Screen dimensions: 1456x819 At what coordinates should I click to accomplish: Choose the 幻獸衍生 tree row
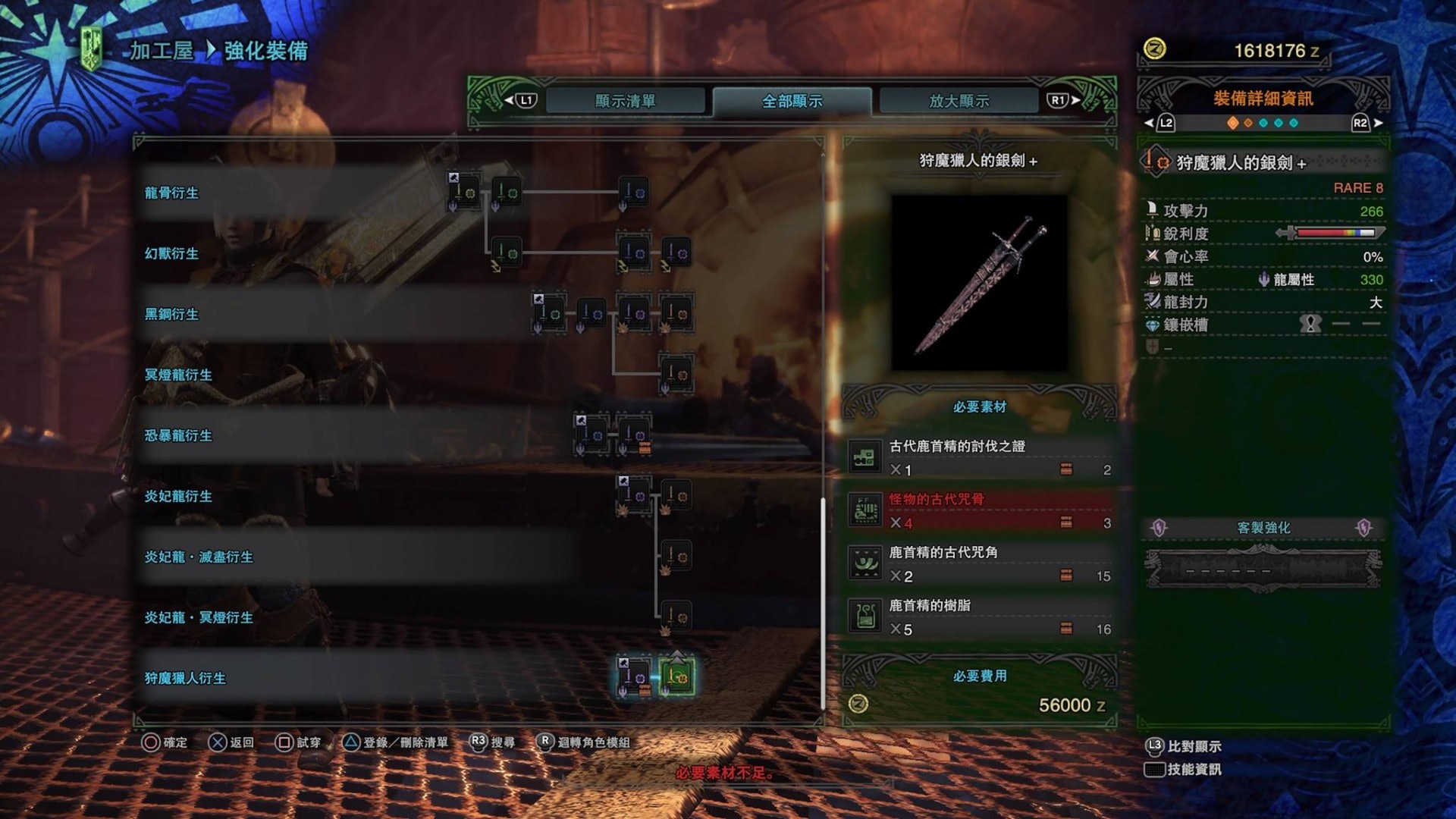click(x=171, y=253)
